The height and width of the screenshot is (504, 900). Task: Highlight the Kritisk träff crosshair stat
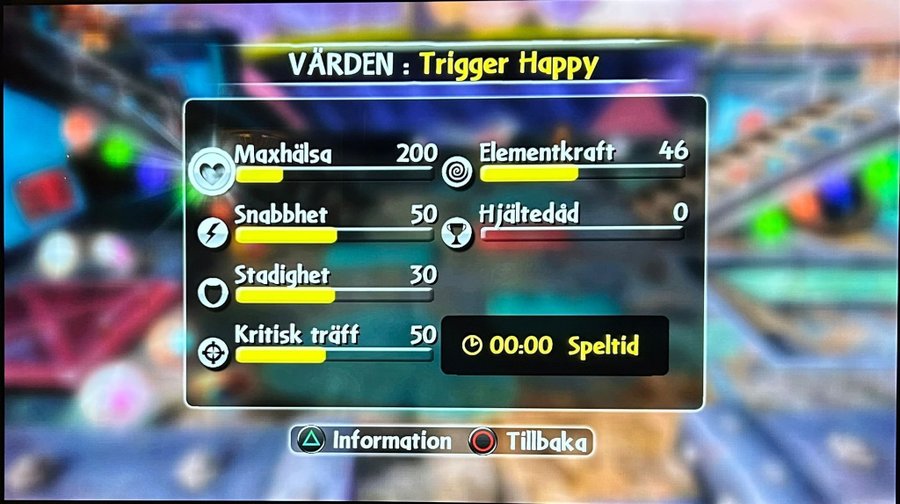pos(215,352)
